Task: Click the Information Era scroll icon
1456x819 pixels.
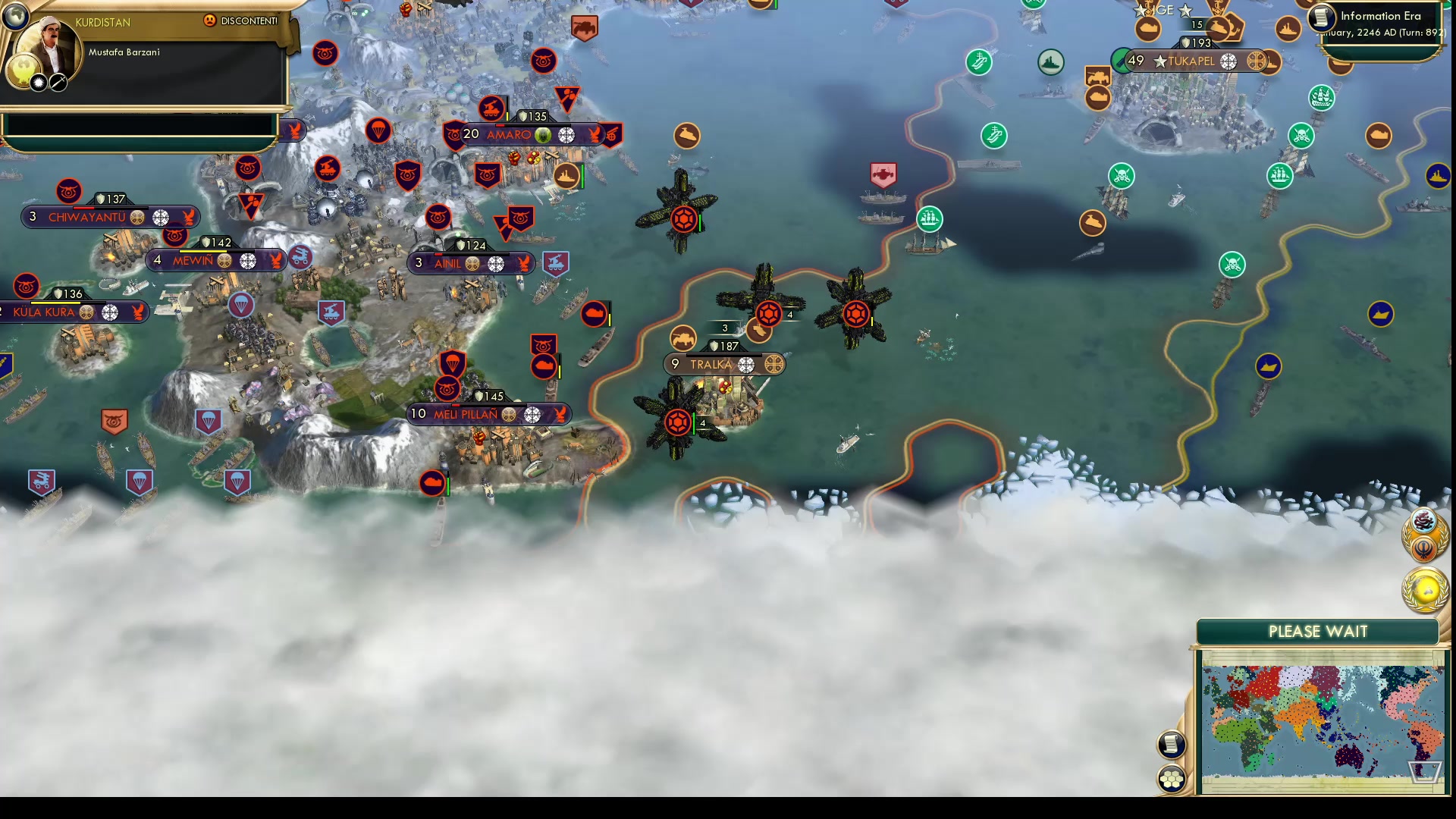Action: tap(1320, 16)
